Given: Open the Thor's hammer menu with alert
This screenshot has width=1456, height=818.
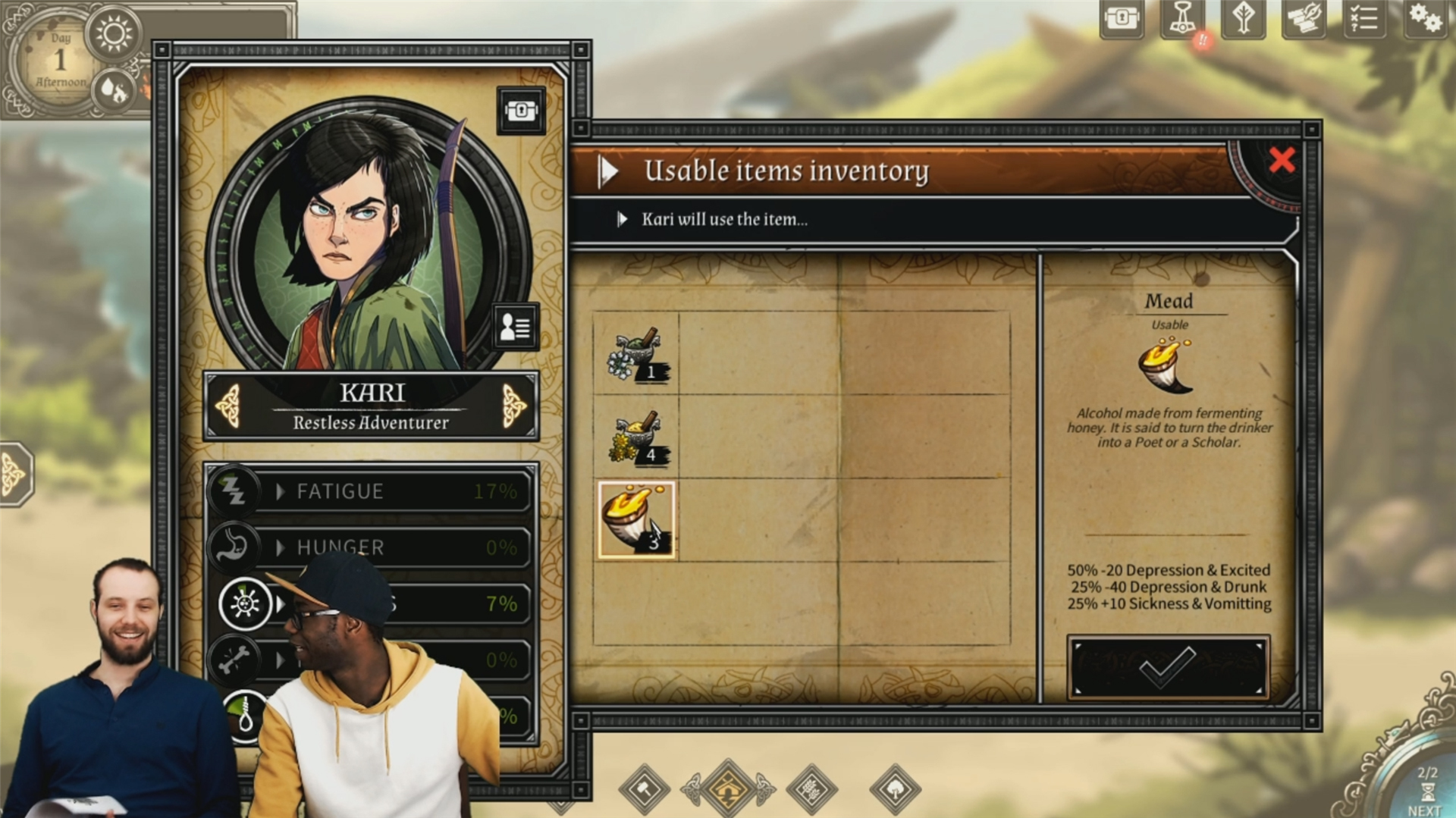Looking at the screenshot, I should click(1182, 18).
